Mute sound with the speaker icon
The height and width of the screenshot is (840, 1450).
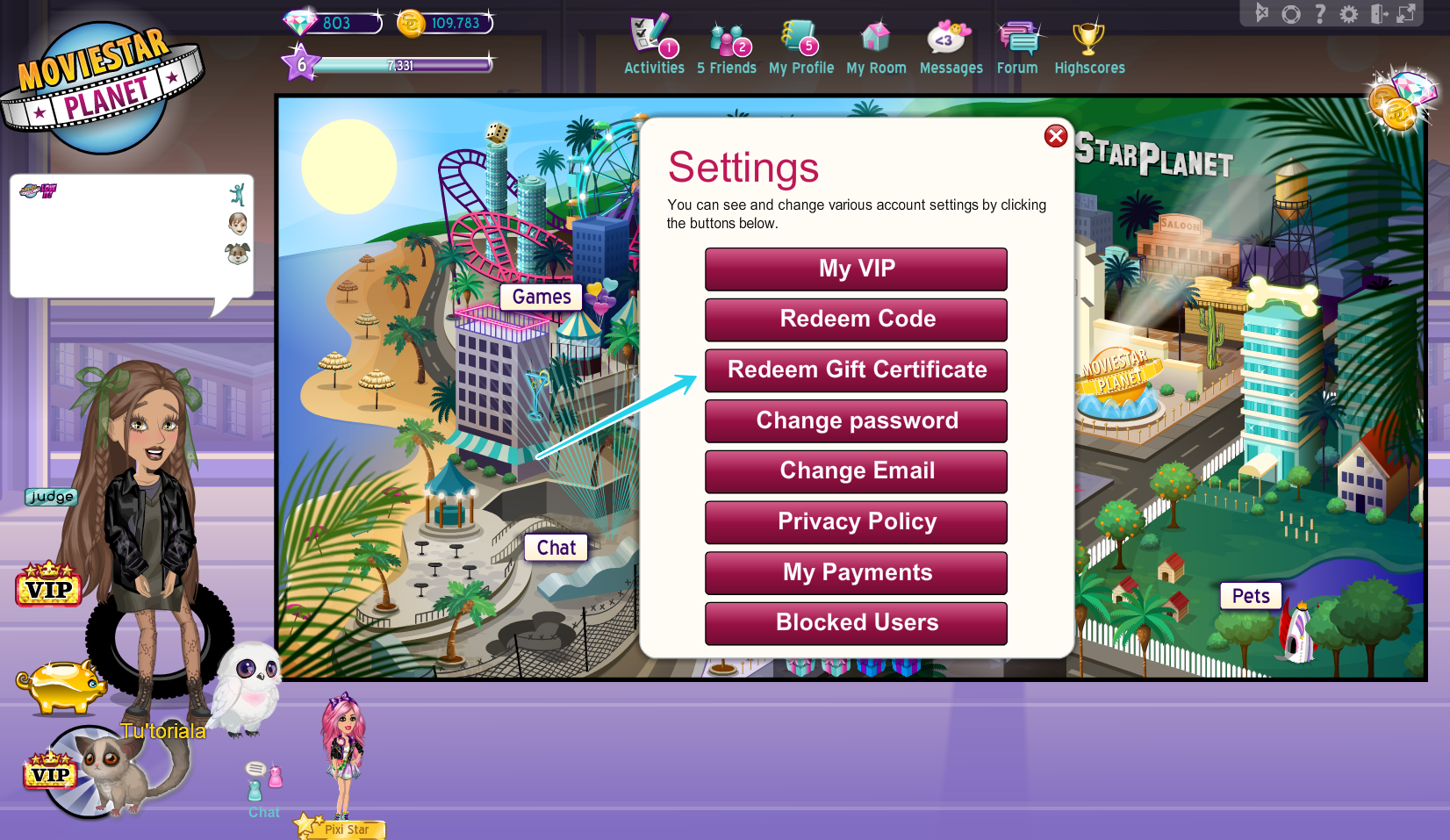click(x=1262, y=14)
